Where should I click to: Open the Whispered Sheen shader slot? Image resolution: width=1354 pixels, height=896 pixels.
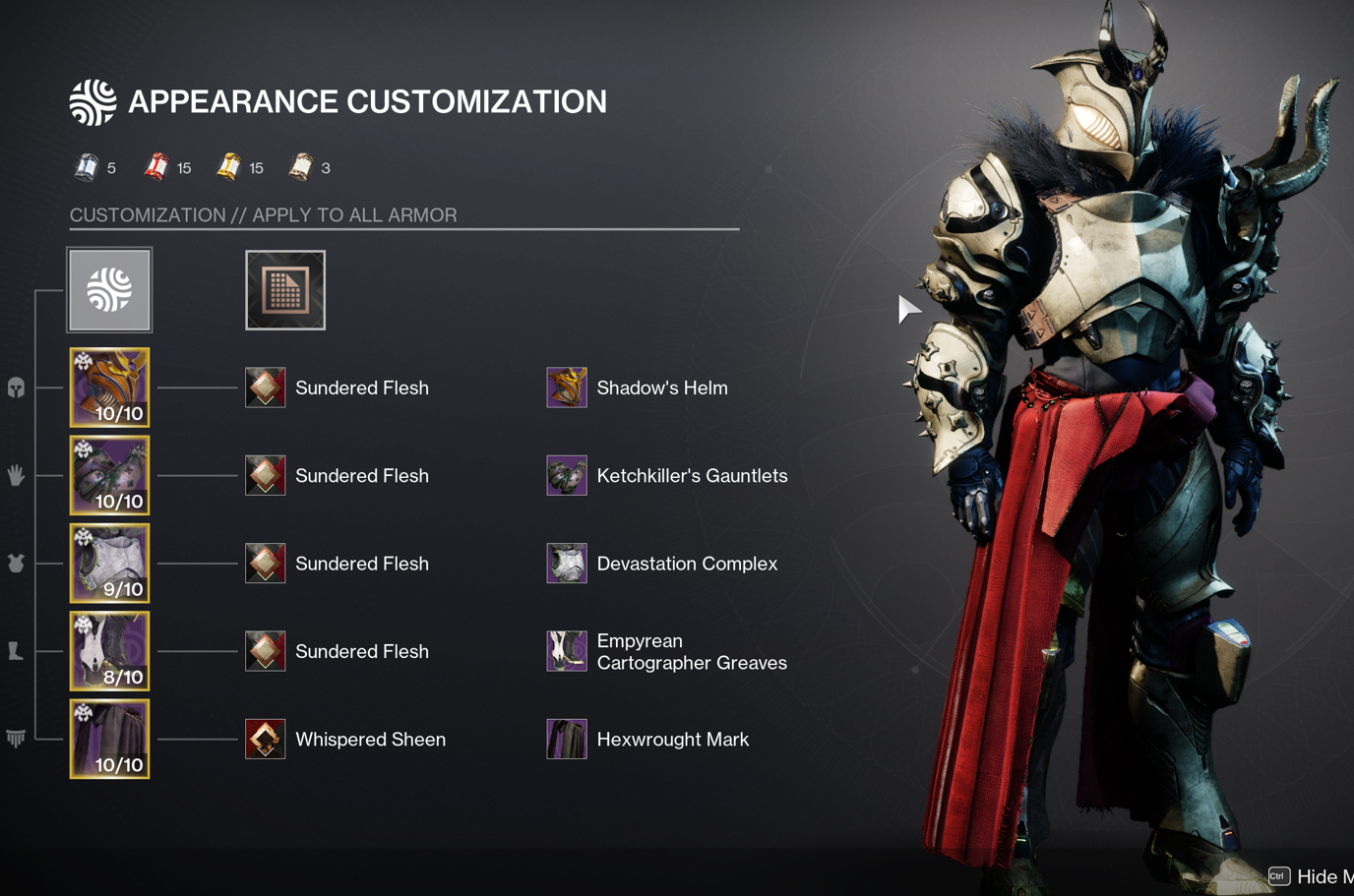pos(266,739)
